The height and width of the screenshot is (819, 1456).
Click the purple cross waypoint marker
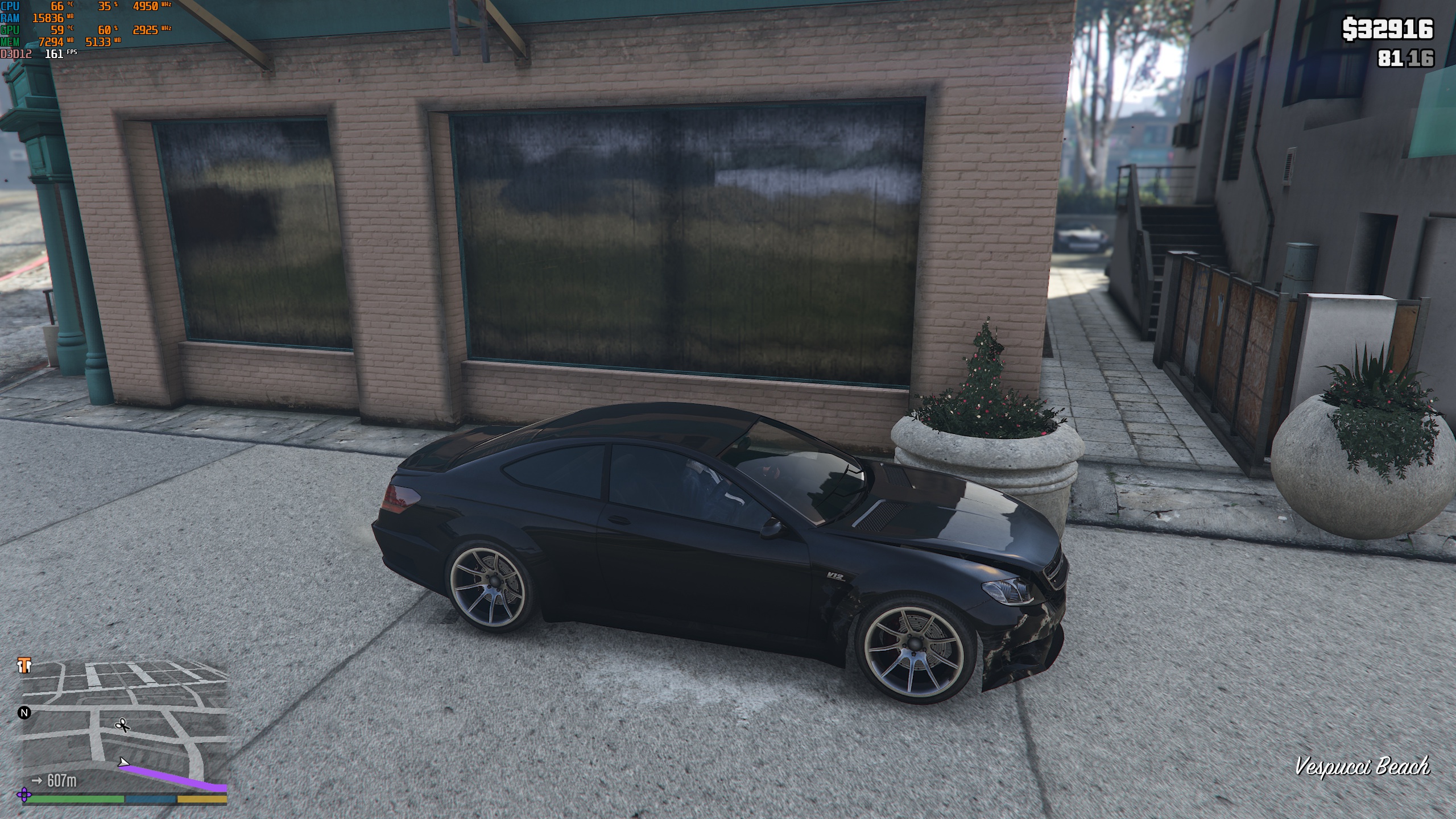click(x=24, y=795)
